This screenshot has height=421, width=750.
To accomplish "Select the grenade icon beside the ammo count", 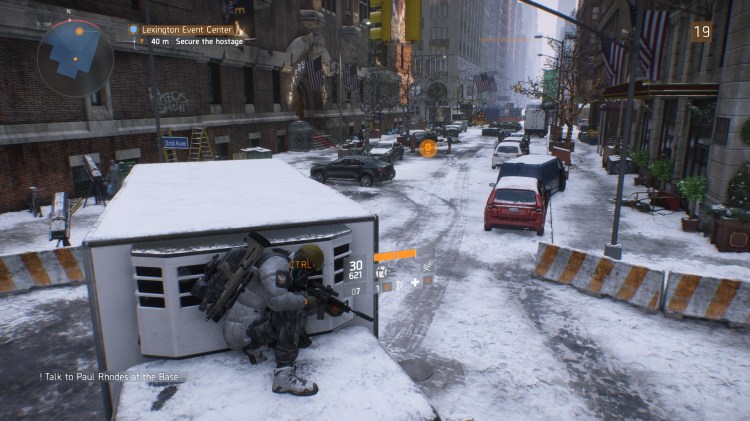I will (x=382, y=272).
